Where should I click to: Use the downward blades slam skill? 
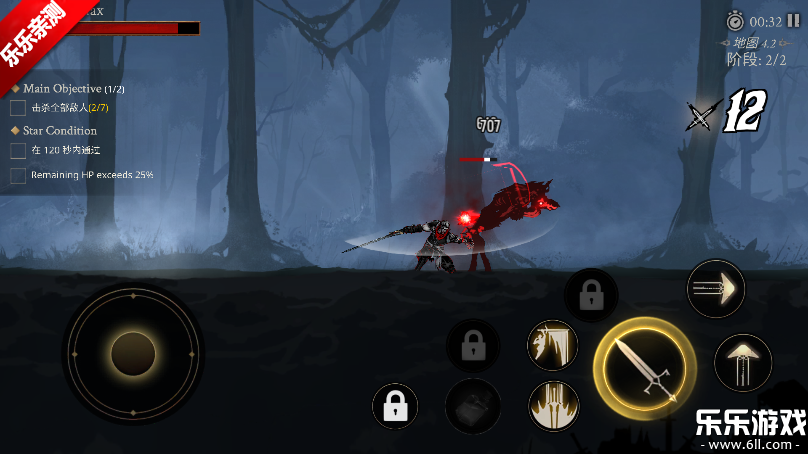click(x=553, y=406)
